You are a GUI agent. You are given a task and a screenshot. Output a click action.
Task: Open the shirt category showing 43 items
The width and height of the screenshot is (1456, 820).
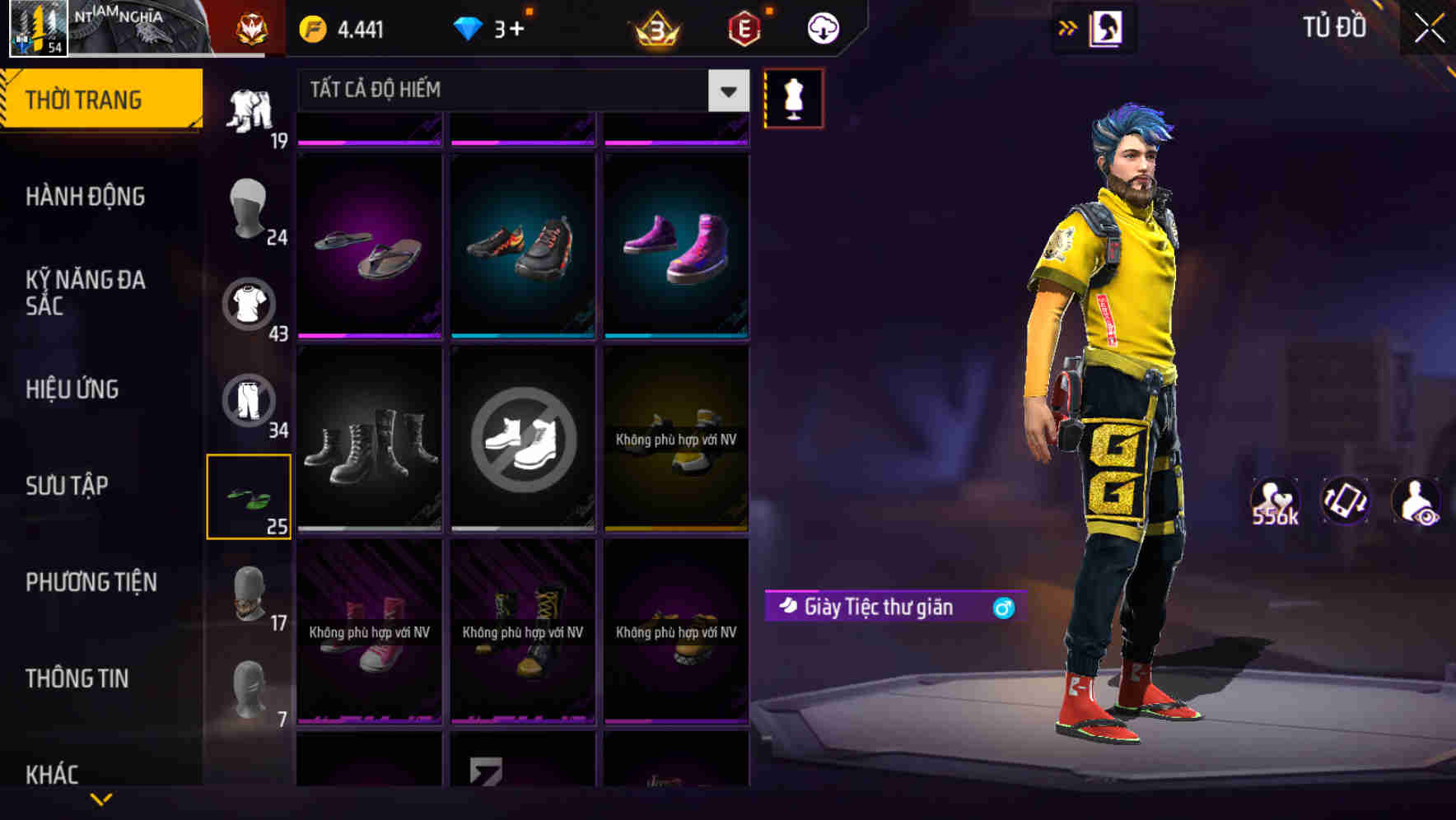pyautogui.click(x=250, y=303)
